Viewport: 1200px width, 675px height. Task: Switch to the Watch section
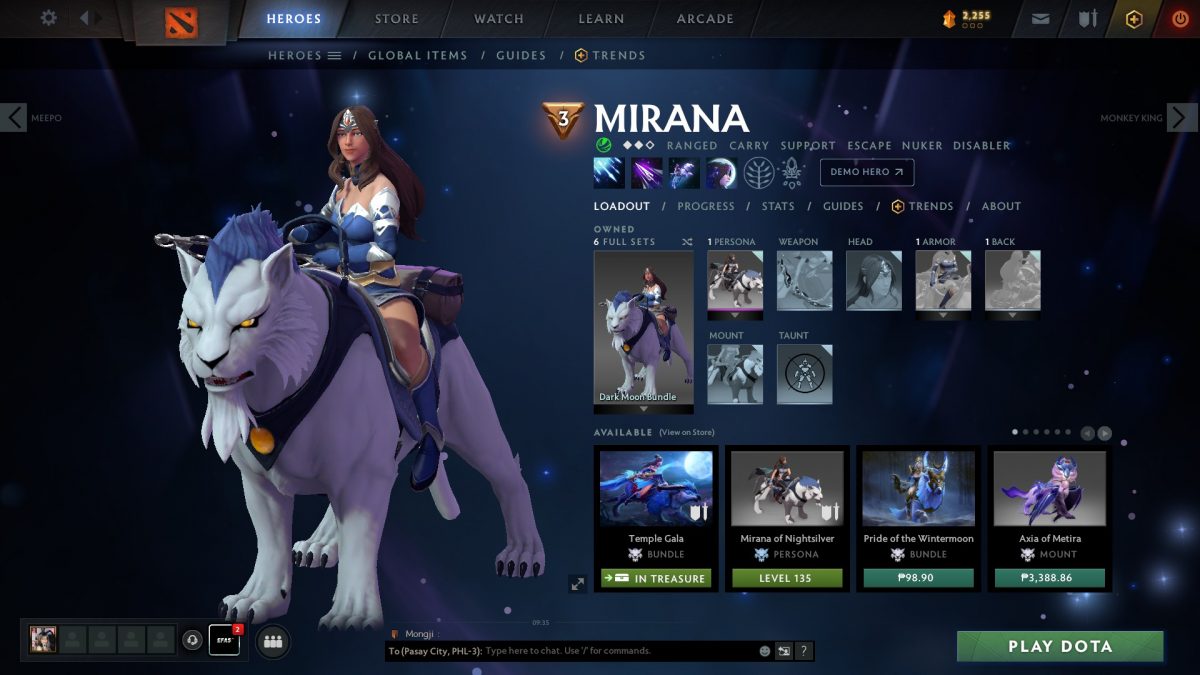coord(499,19)
